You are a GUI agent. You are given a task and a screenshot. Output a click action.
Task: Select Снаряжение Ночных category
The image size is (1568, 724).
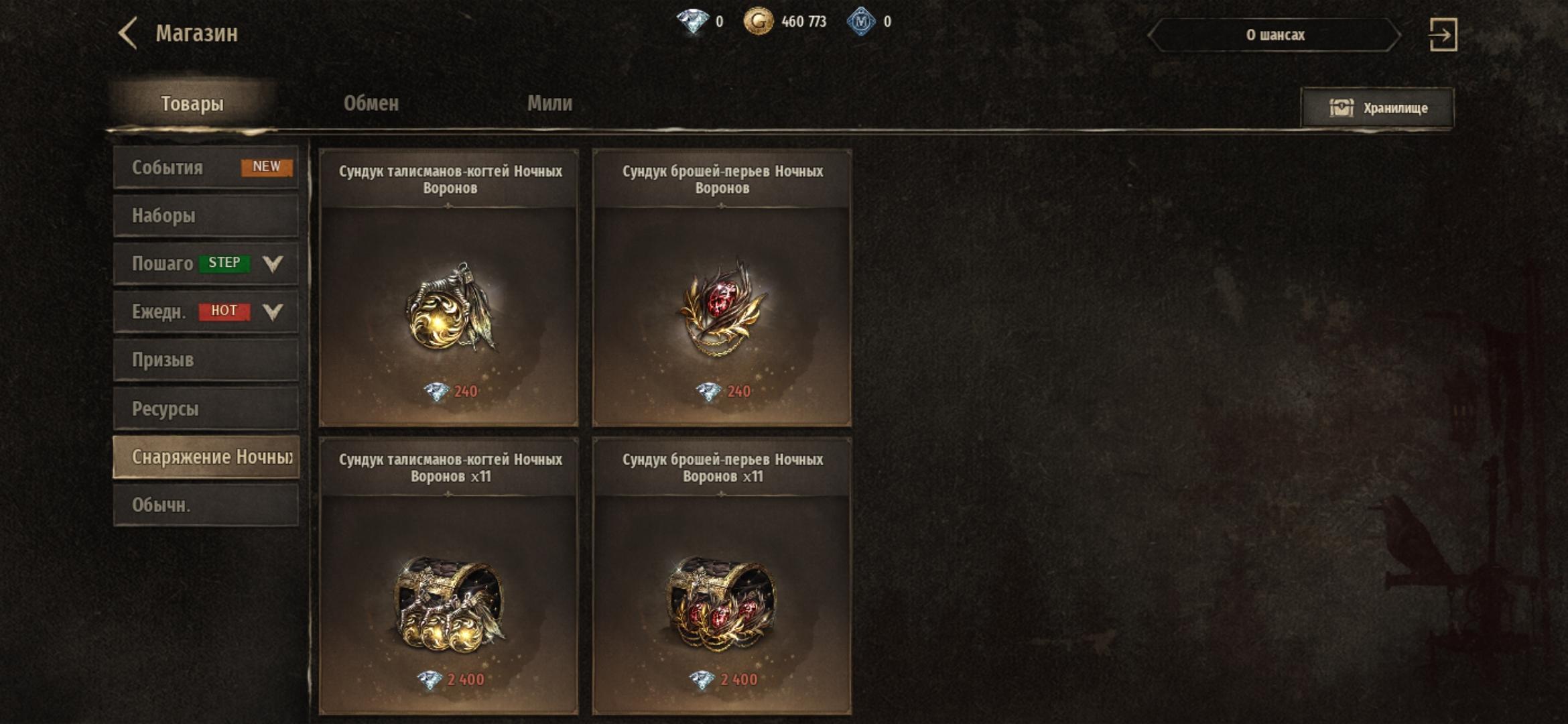pos(206,457)
